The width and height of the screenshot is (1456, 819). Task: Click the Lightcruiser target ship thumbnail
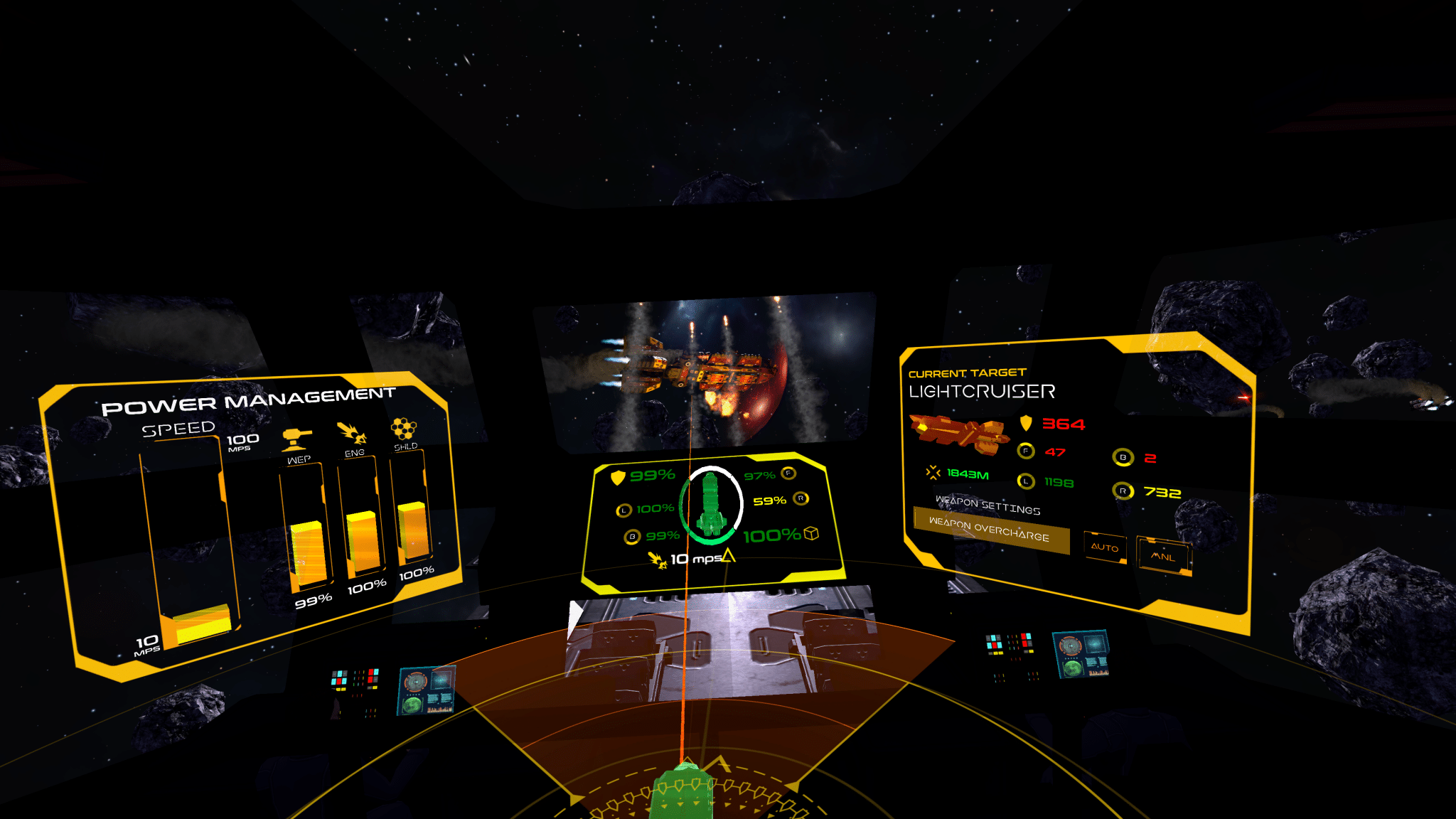tap(958, 432)
